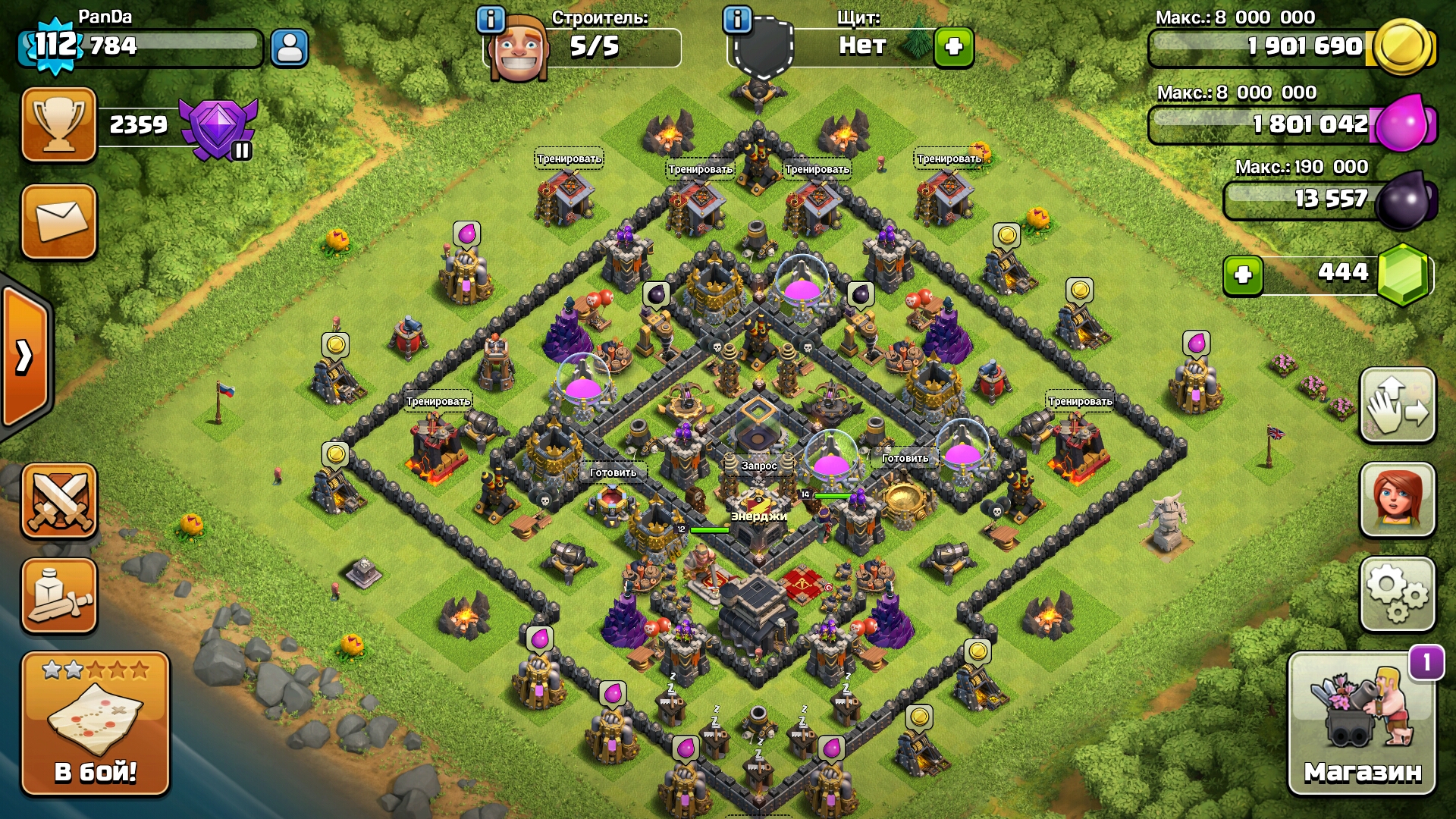Show builder info with the blue i

(491, 20)
